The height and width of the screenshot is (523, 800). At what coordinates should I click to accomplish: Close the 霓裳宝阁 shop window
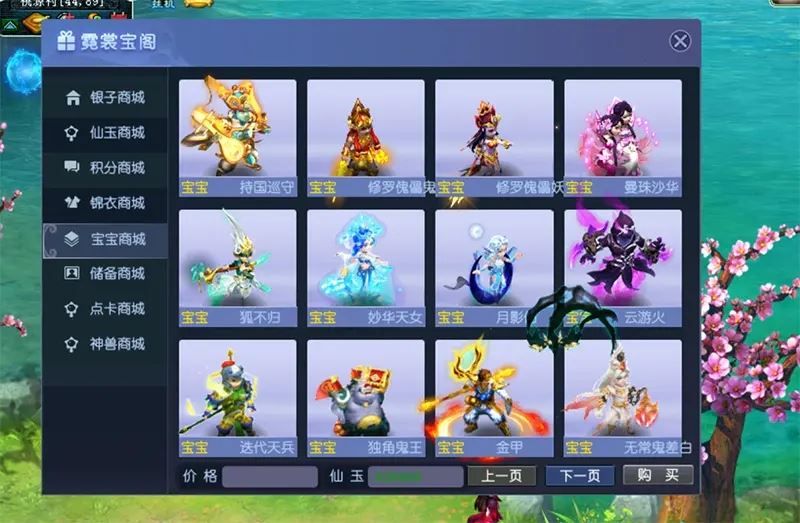pyautogui.click(x=680, y=41)
